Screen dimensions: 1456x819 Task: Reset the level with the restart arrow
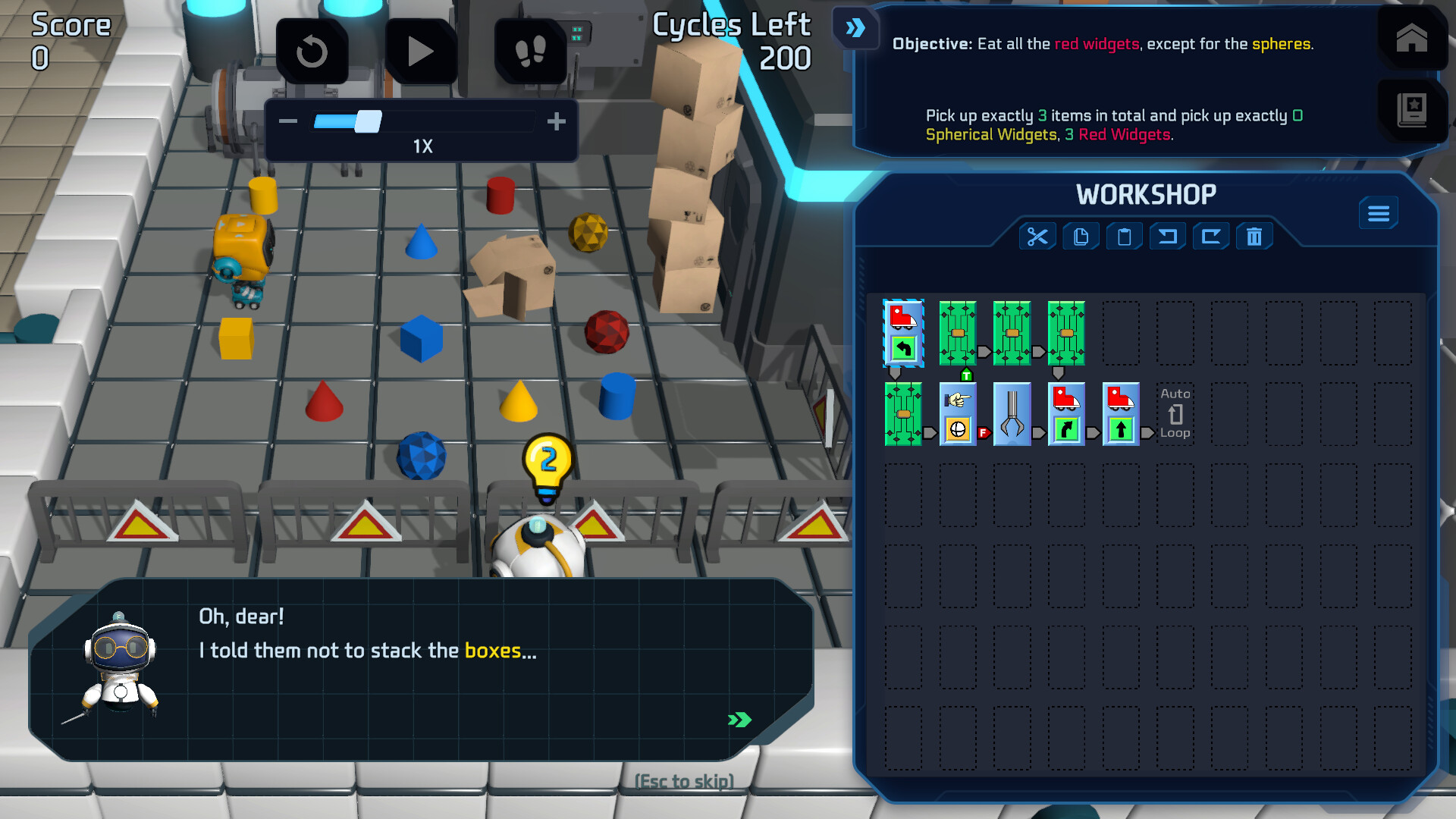312,52
